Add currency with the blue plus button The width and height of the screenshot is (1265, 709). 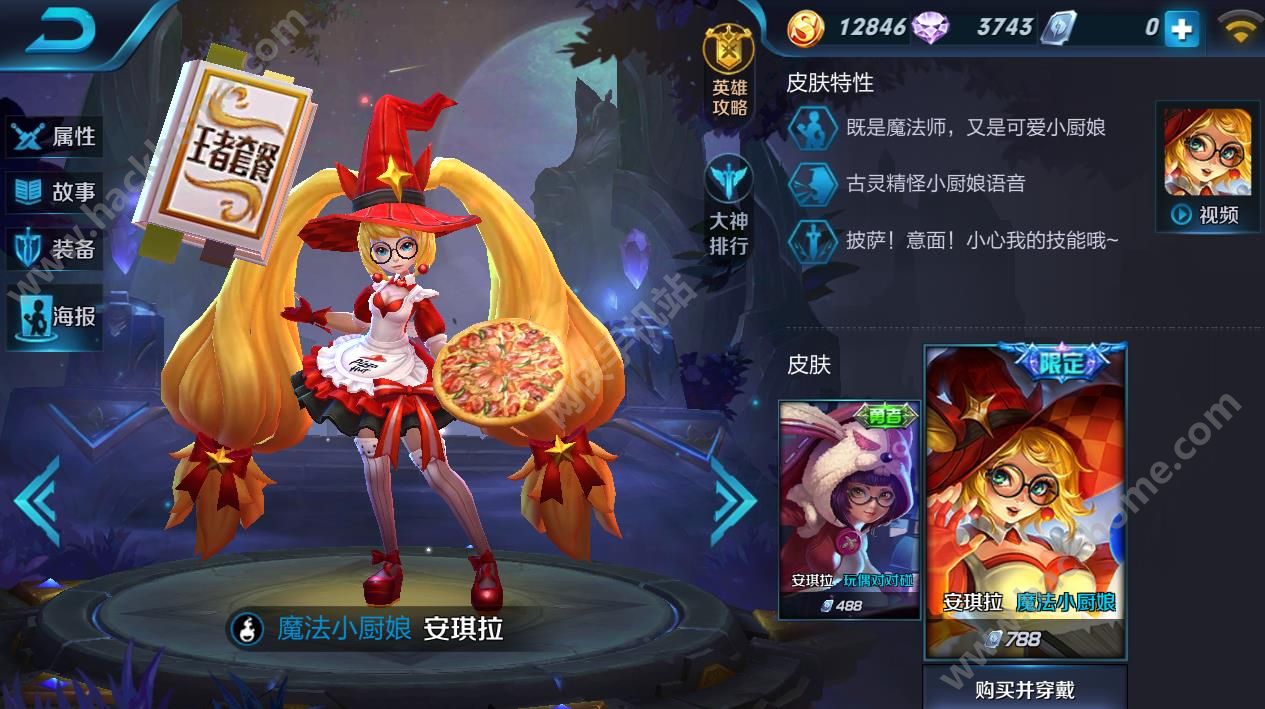coord(1181,29)
